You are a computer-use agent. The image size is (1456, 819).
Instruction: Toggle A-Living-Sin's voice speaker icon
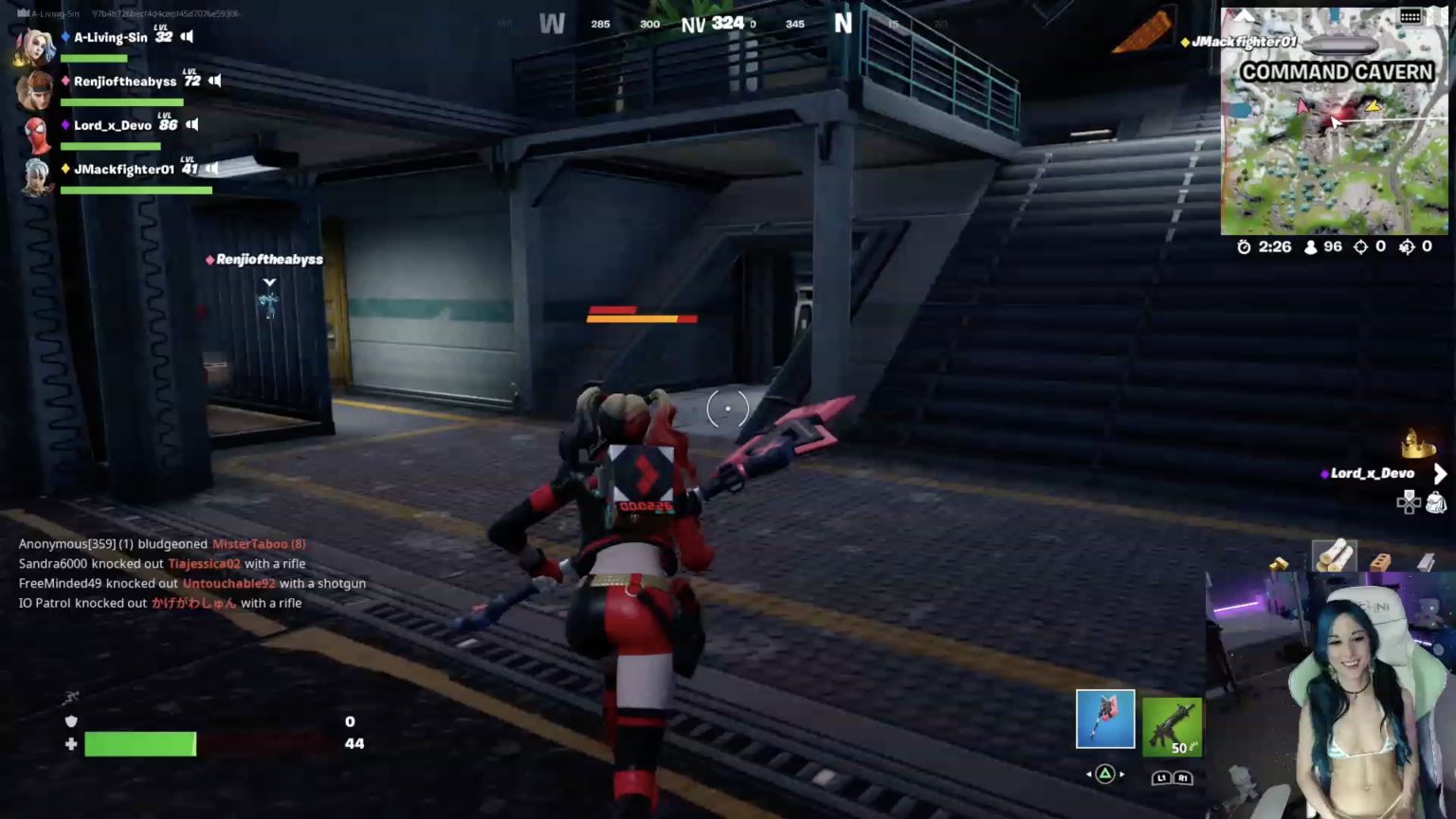point(187,37)
